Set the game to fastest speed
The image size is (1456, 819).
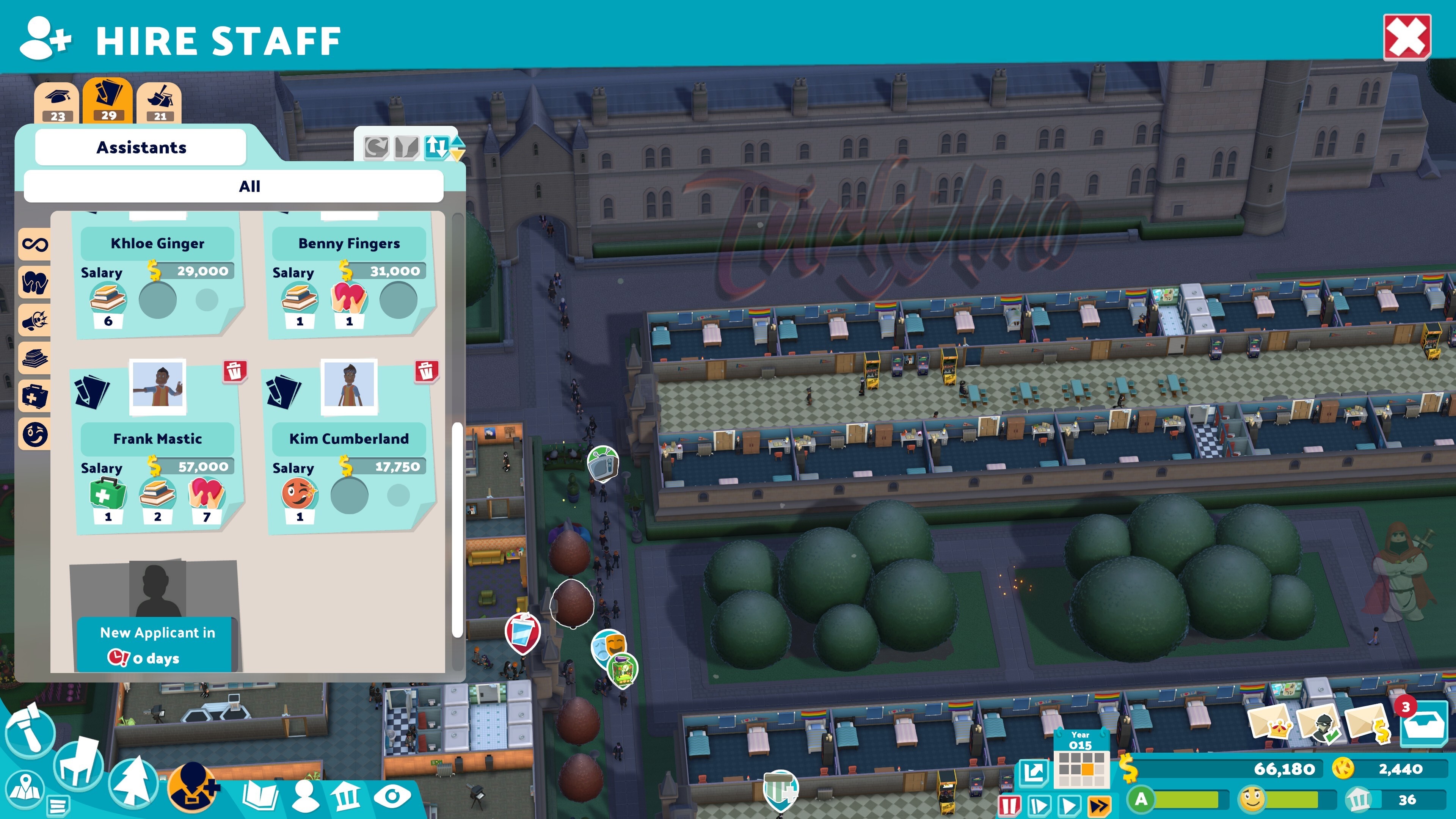tap(1099, 804)
